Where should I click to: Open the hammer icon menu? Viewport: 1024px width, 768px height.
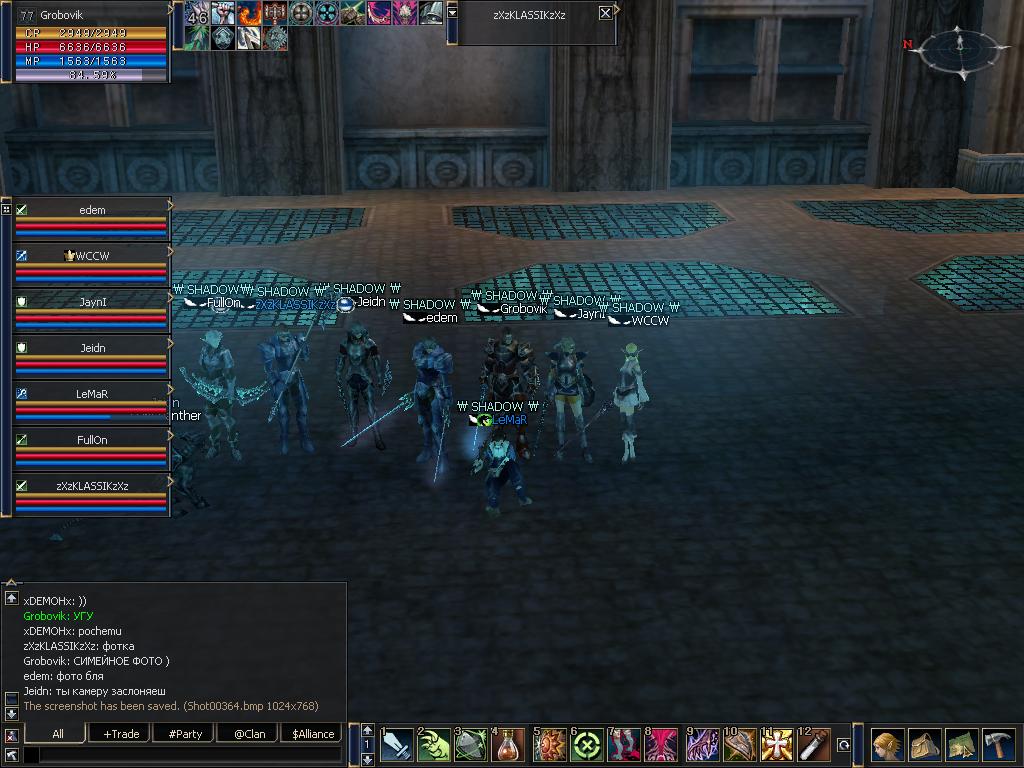point(999,745)
